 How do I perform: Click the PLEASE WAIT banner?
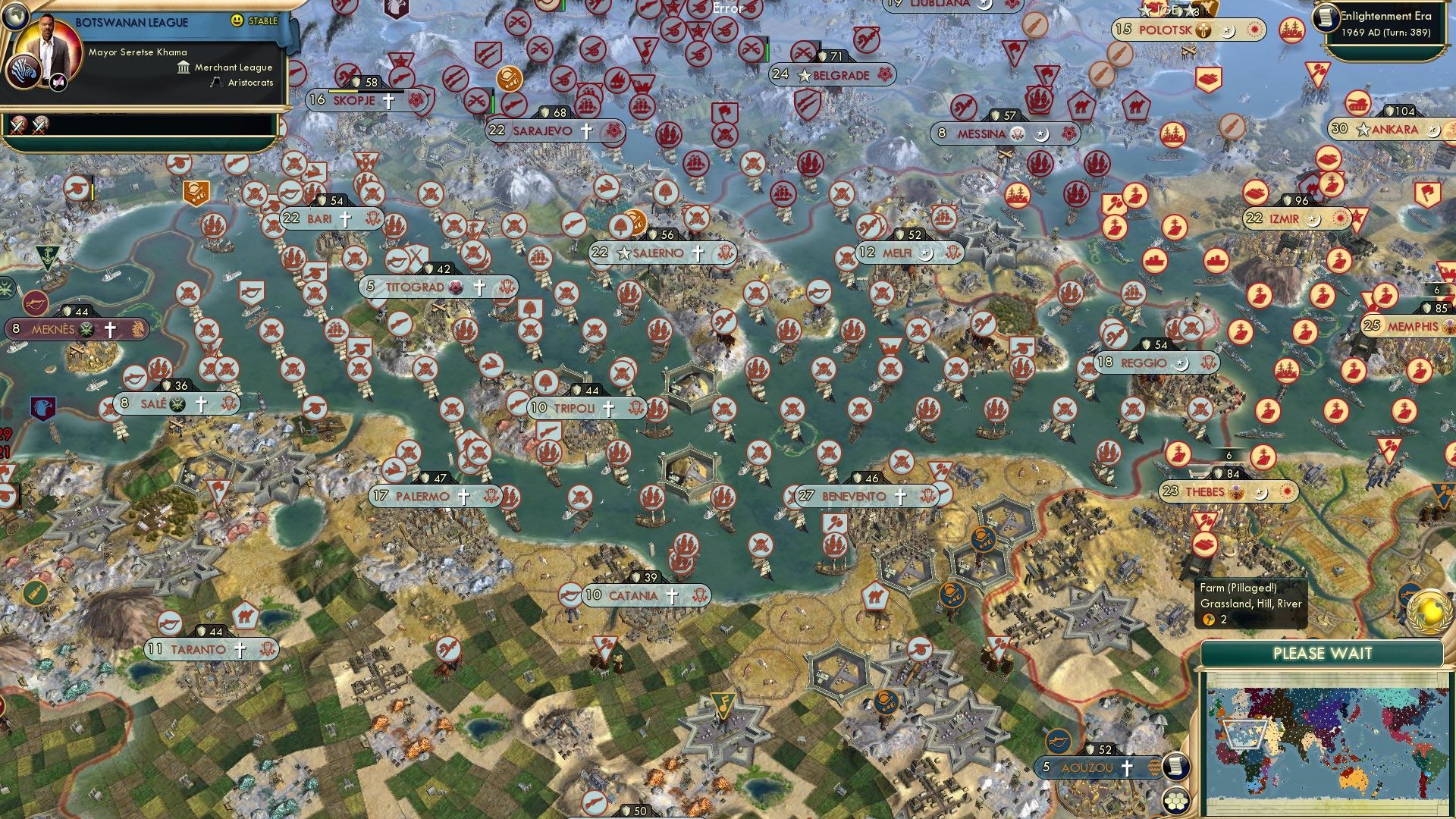click(1323, 652)
